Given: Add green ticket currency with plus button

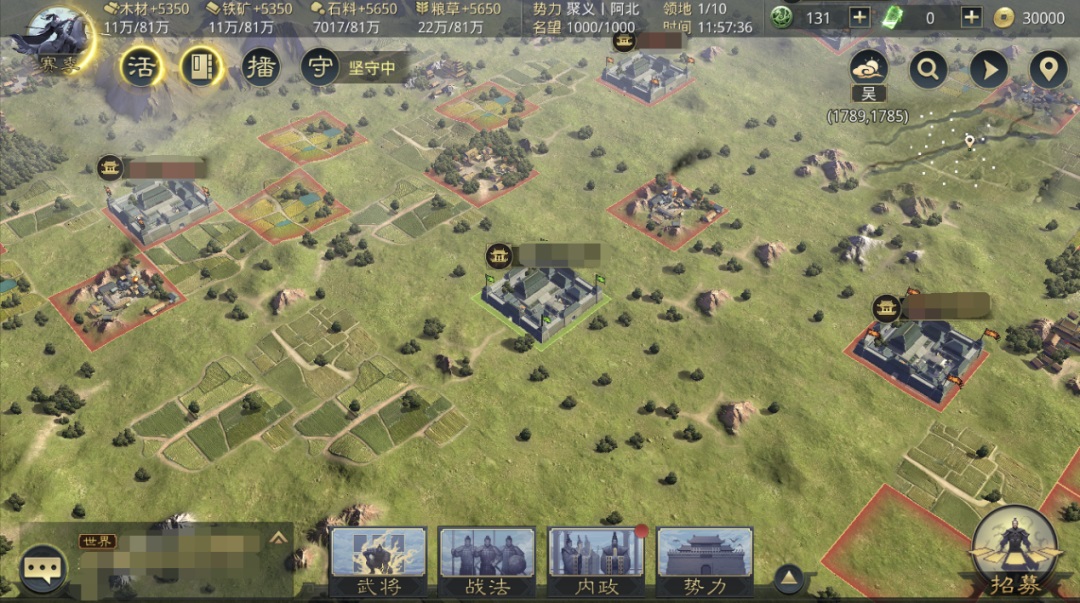Looking at the screenshot, I should [971, 17].
